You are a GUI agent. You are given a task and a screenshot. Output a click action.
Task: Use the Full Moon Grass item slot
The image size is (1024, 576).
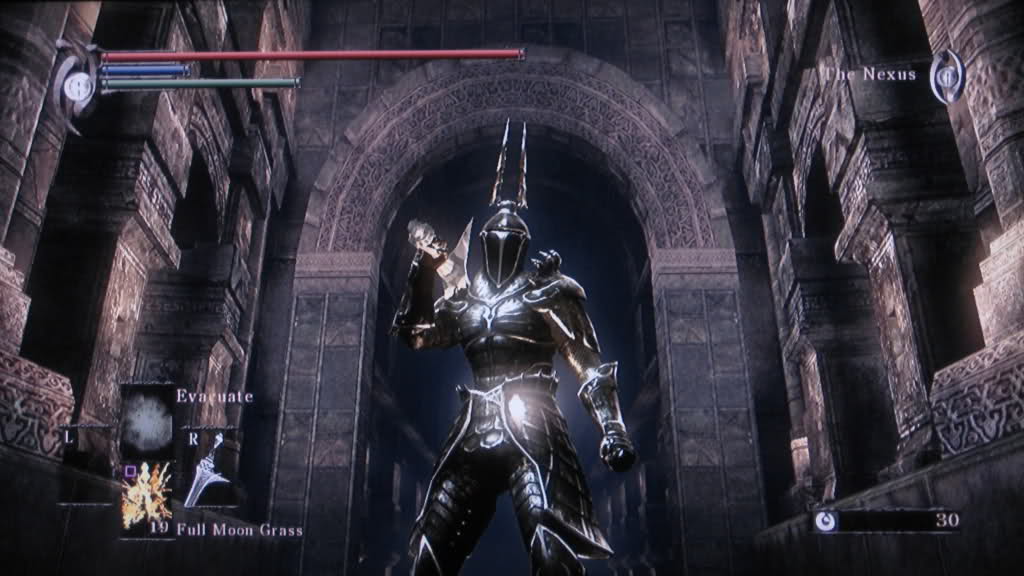(x=147, y=494)
